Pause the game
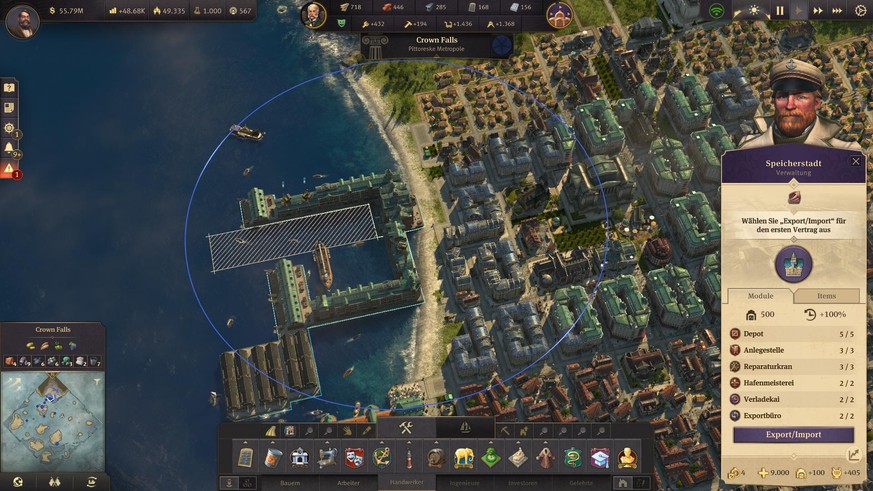The image size is (873, 491). 780,11
